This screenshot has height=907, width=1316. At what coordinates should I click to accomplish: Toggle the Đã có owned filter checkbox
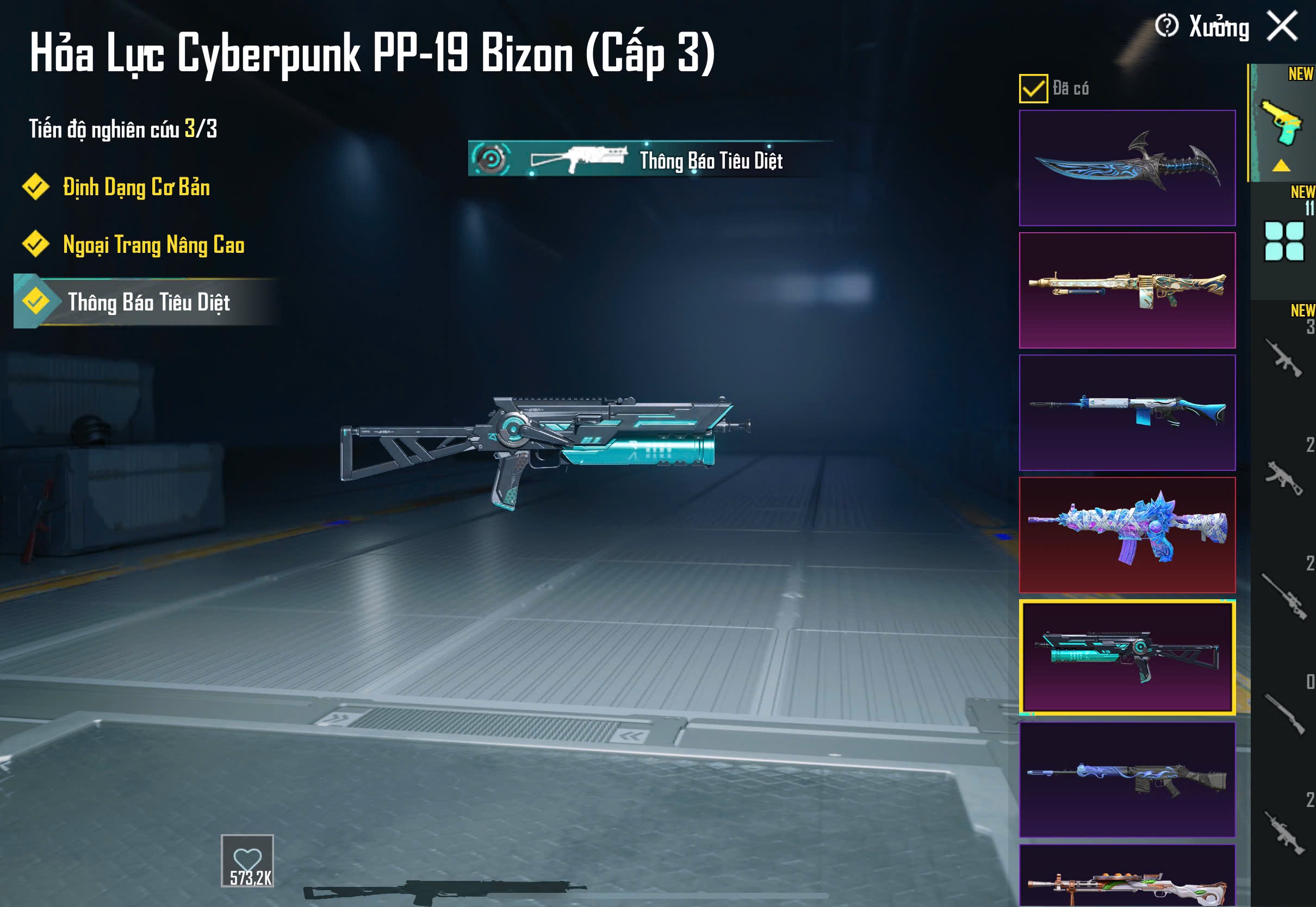point(1033,89)
